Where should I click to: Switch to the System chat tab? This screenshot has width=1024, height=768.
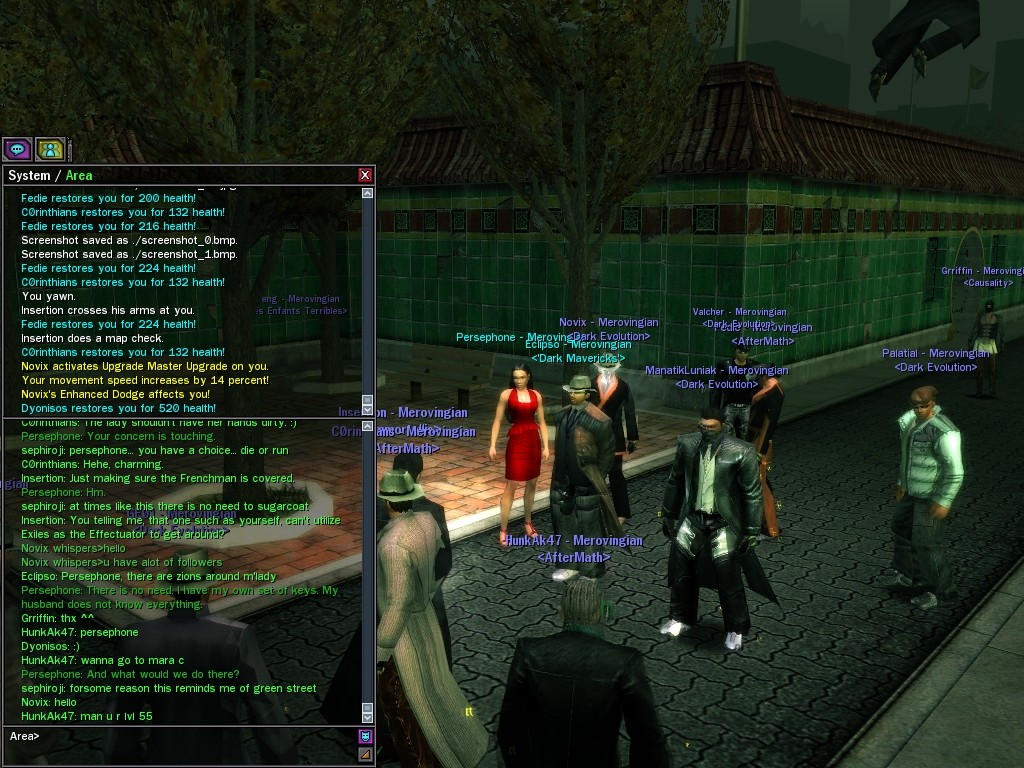29,176
